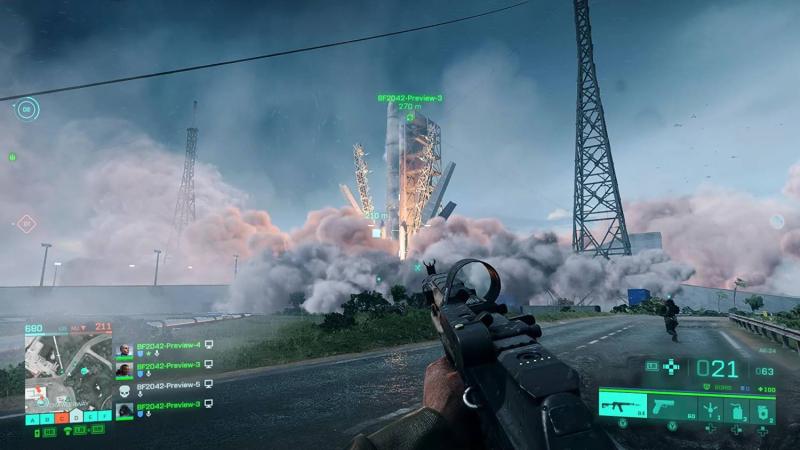The image size is (800, 450).
Task: Select the canister gadget slot
Action: (735, 408)
